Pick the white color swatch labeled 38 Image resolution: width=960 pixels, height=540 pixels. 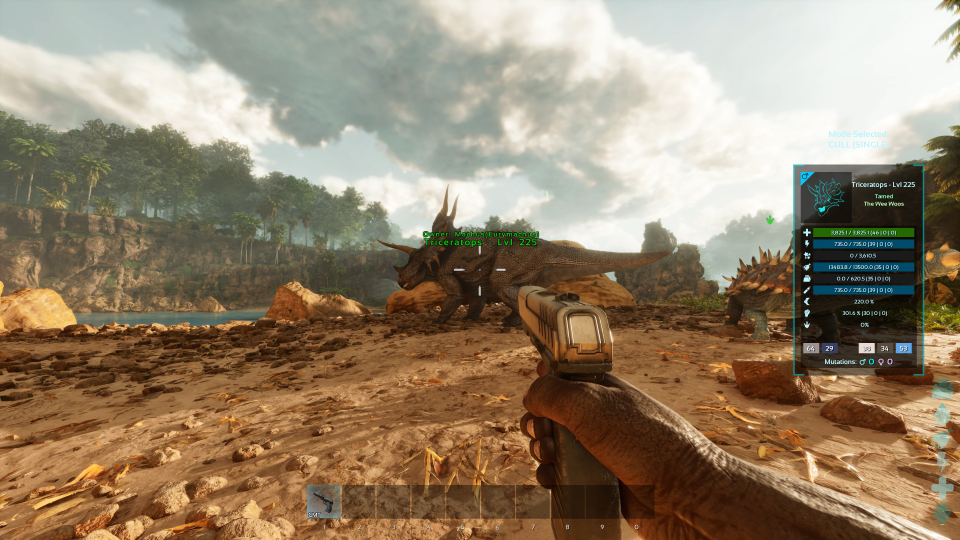[866, 348]
